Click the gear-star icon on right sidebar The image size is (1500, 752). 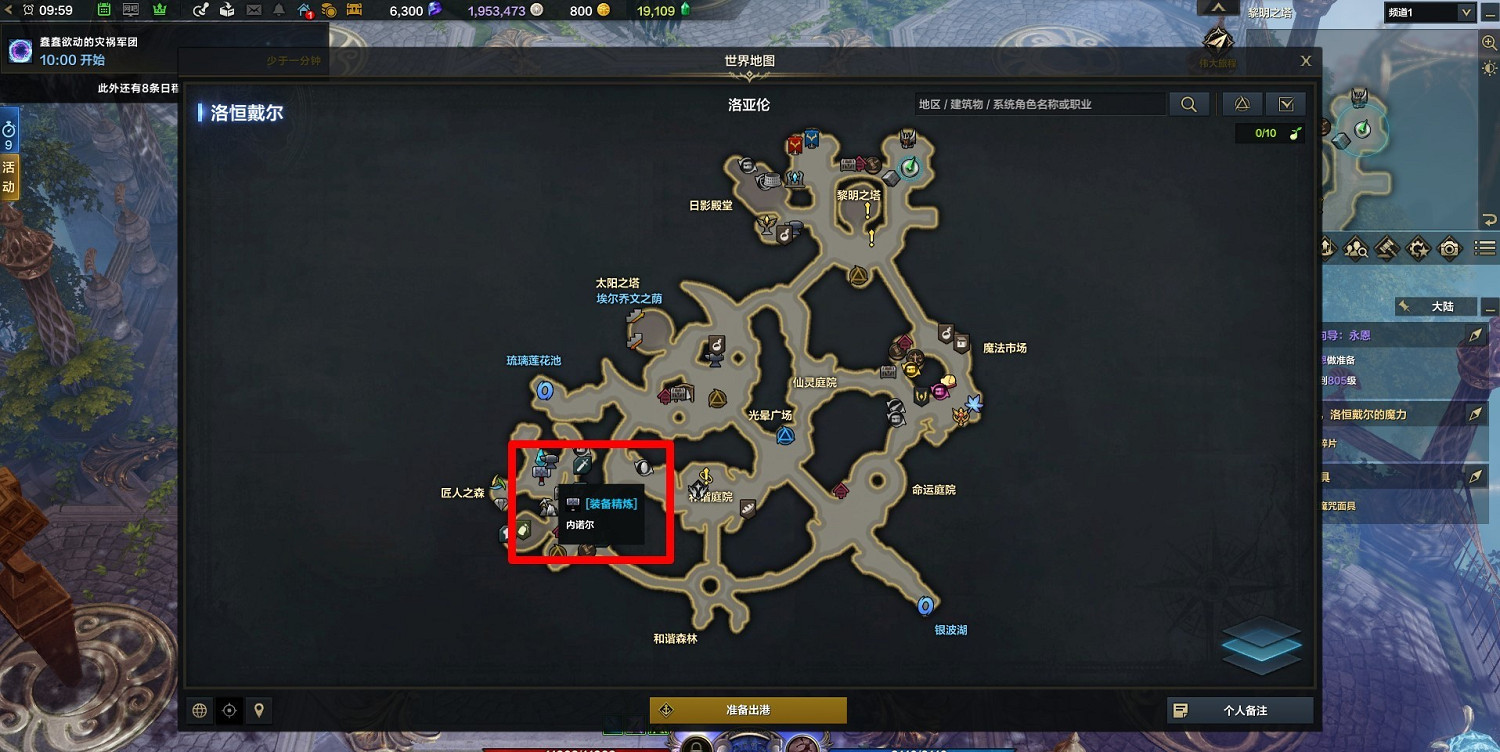click(1418, 248)
